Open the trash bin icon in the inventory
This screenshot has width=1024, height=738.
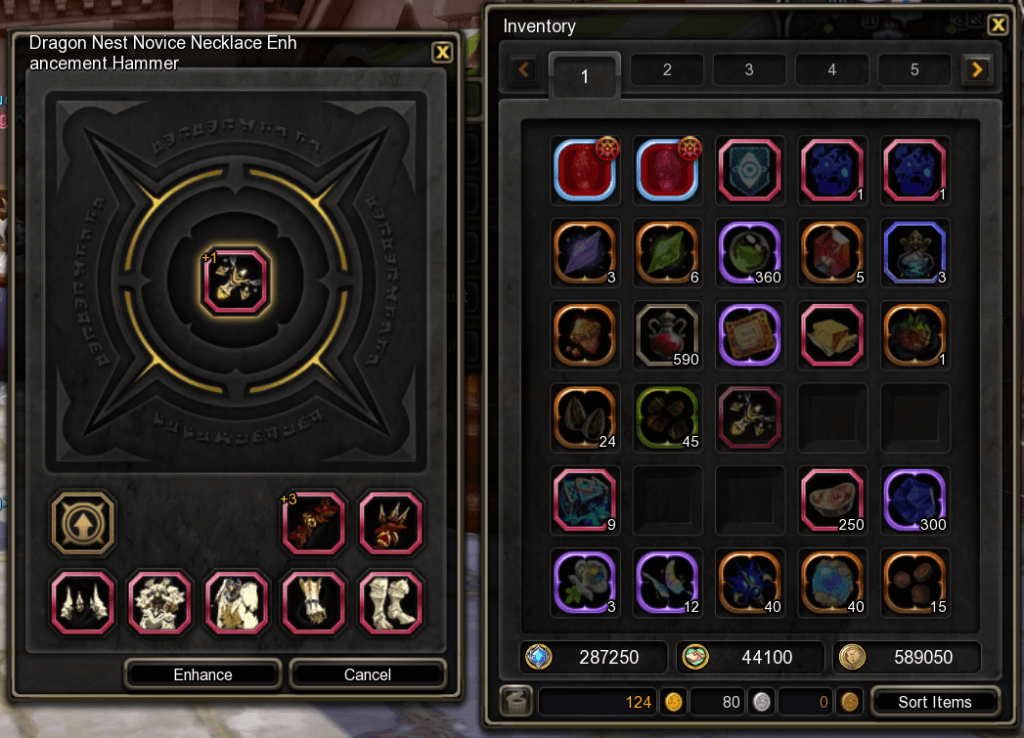pyautogui.click(x=516, y=702)
